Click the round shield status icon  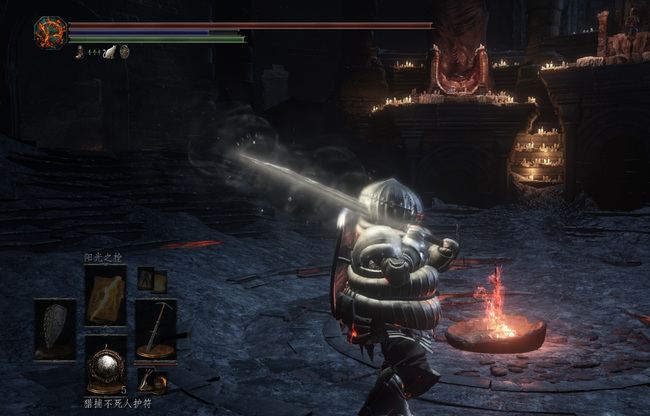[124, 52]
